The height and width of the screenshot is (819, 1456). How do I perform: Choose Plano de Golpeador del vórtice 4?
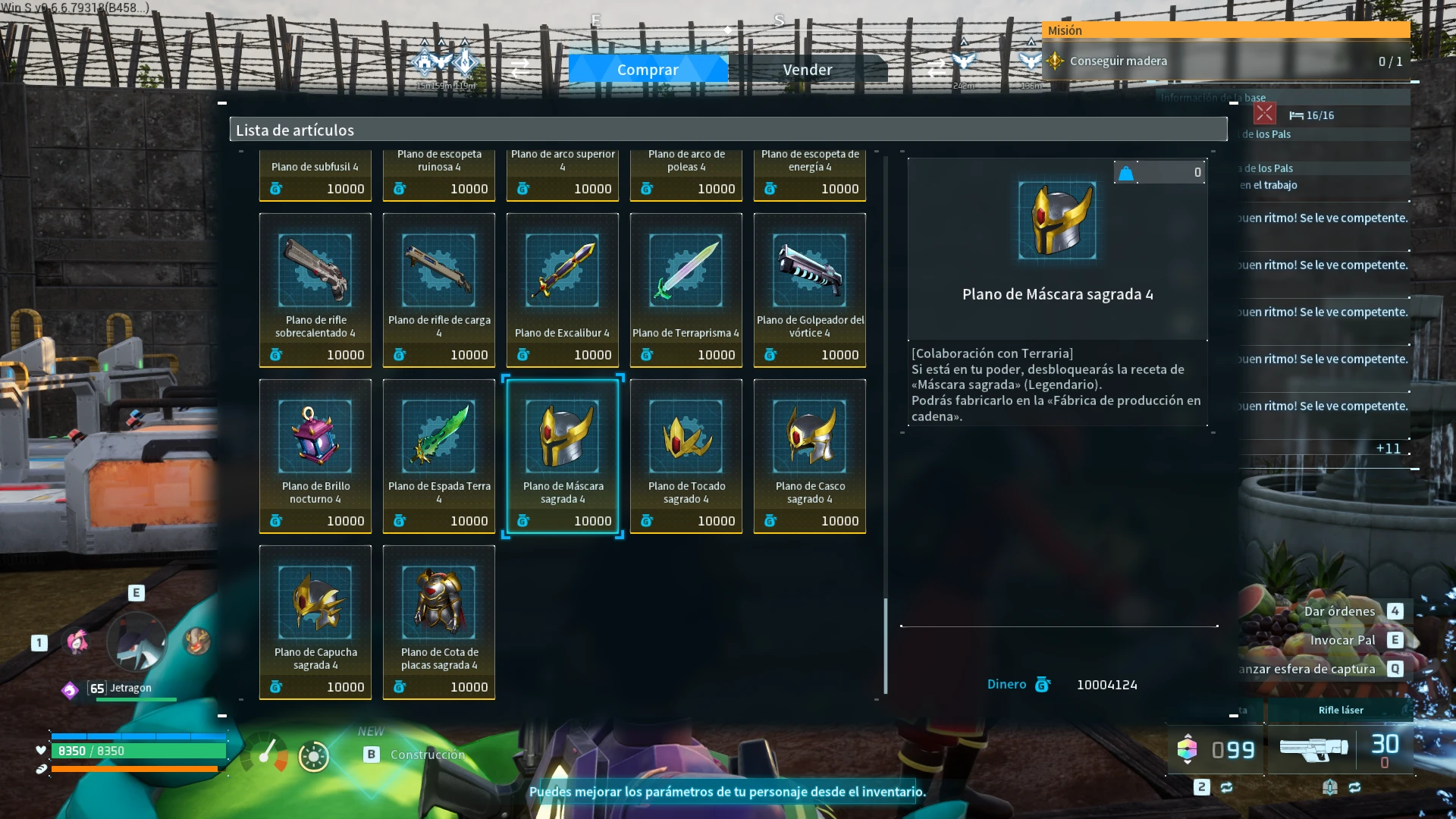pos(810,290)
